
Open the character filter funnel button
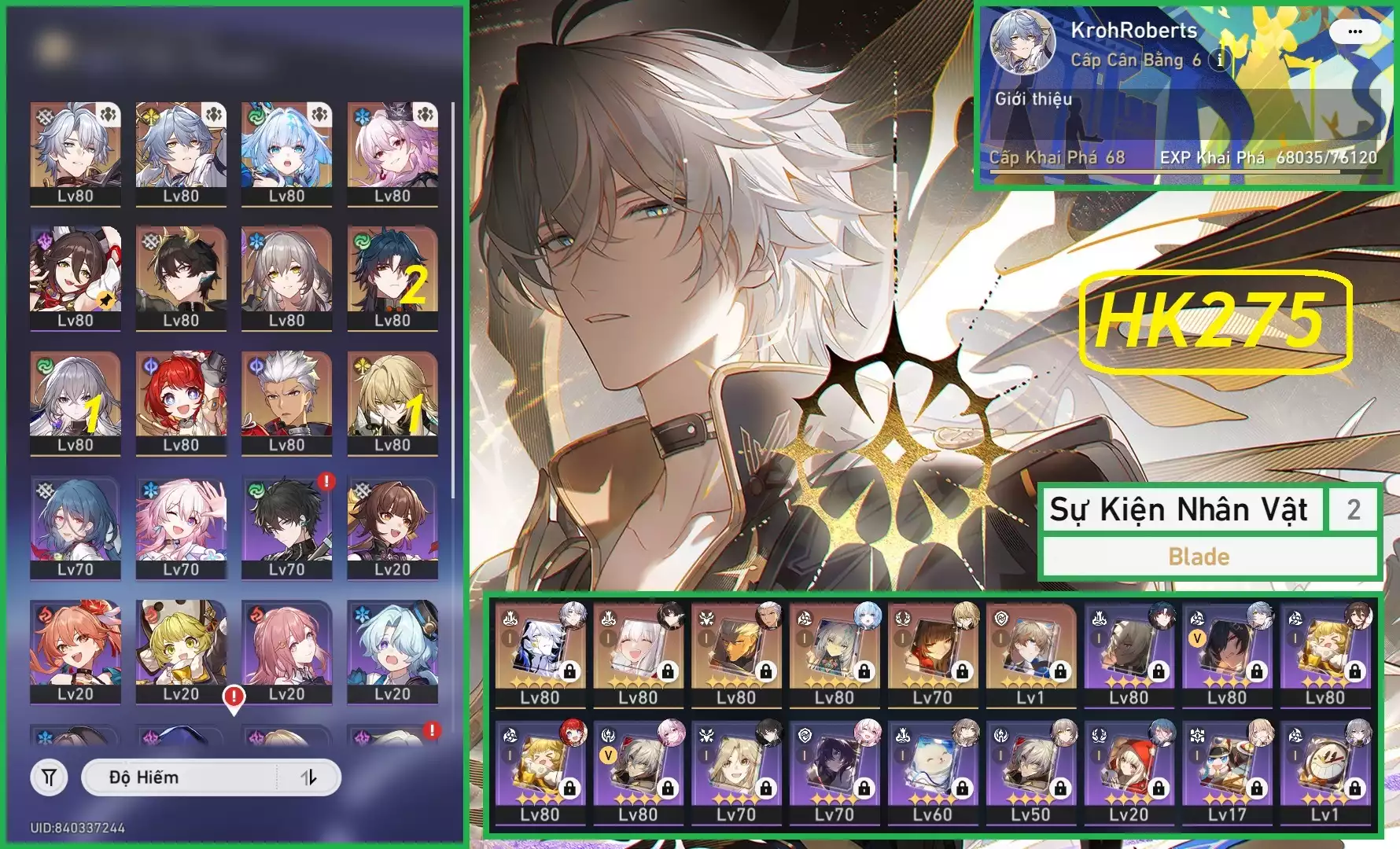pos(49,777)
